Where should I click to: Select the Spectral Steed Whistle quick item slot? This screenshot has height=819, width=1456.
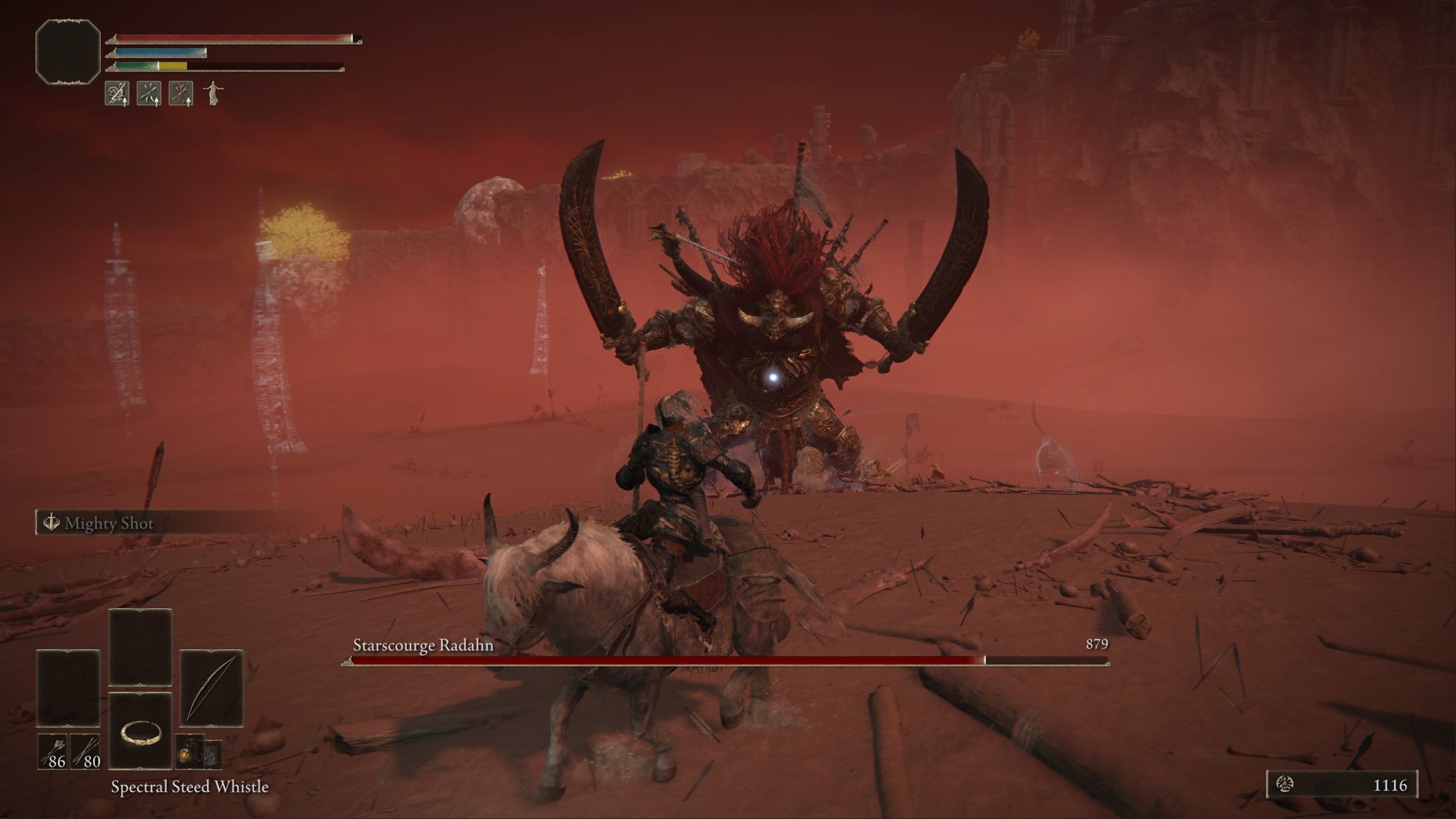pyautogui.click(x=140, y=731)
